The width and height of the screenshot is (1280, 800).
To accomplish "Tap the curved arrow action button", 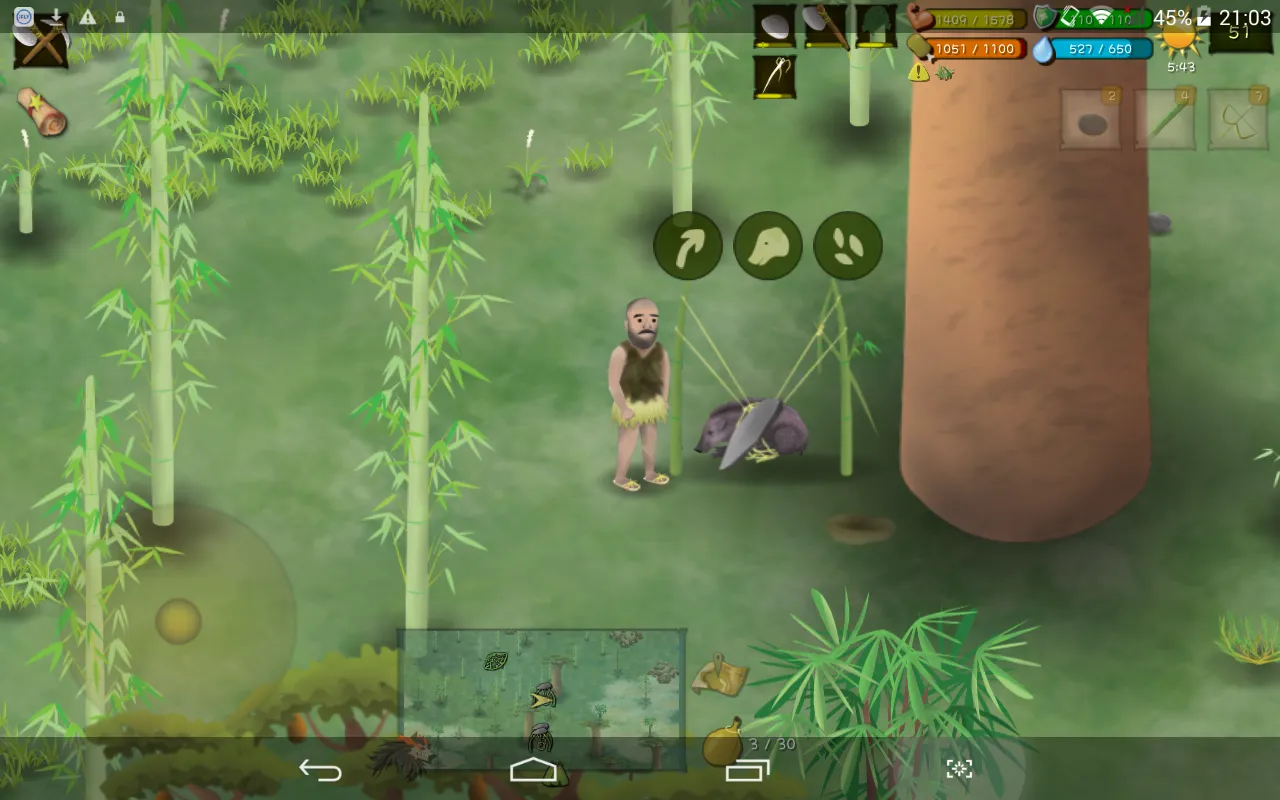I will (x=688, y=246).
